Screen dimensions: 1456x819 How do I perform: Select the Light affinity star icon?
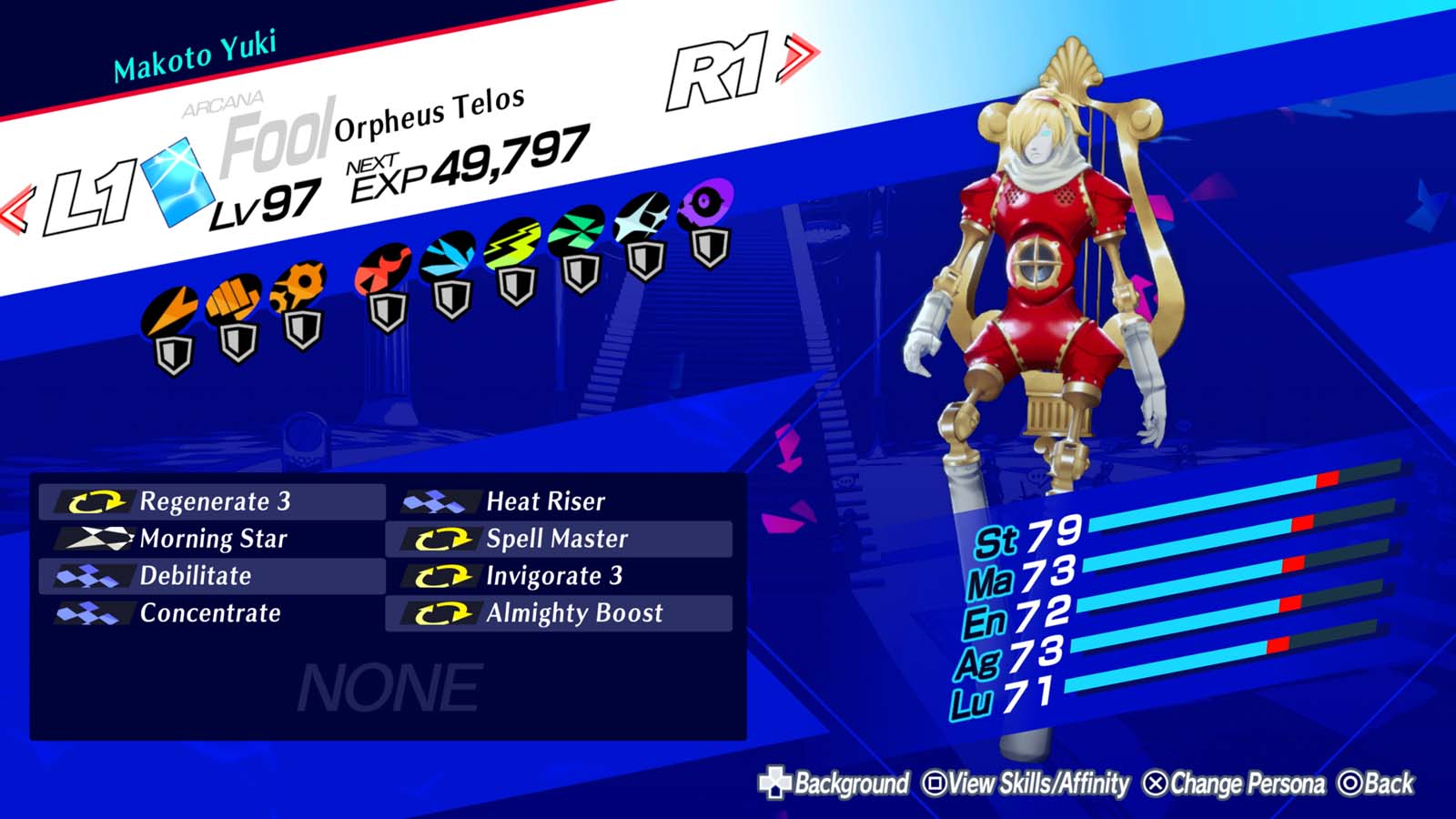click(642, 215)
